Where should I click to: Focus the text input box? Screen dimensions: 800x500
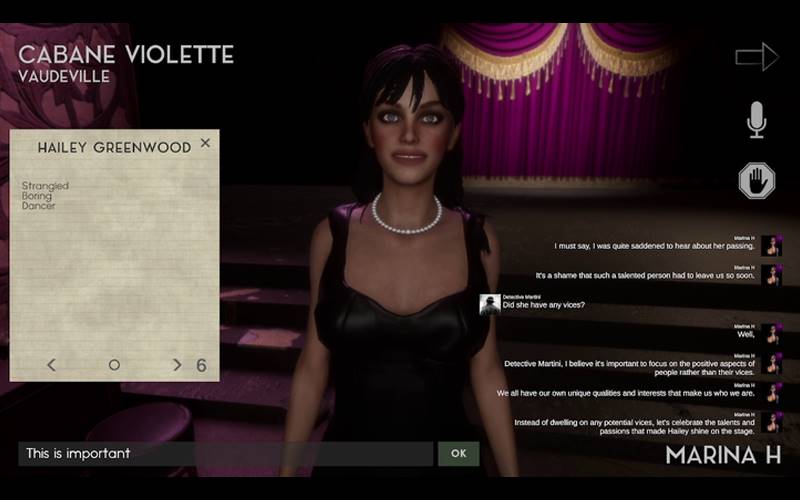pyautogui.click(x=225, y=453)
